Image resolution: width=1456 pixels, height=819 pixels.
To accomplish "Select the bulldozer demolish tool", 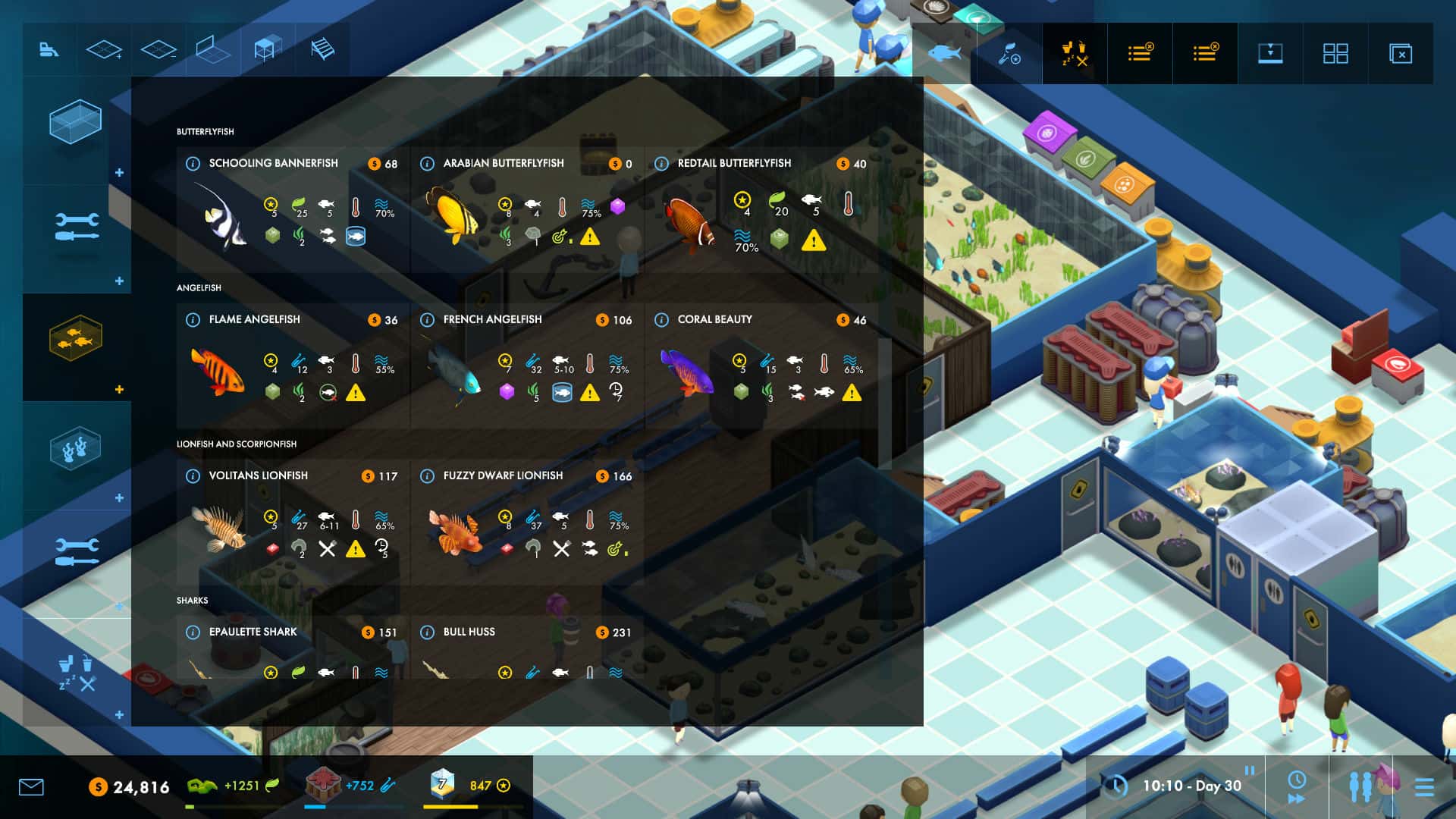I will coord(49,51).
